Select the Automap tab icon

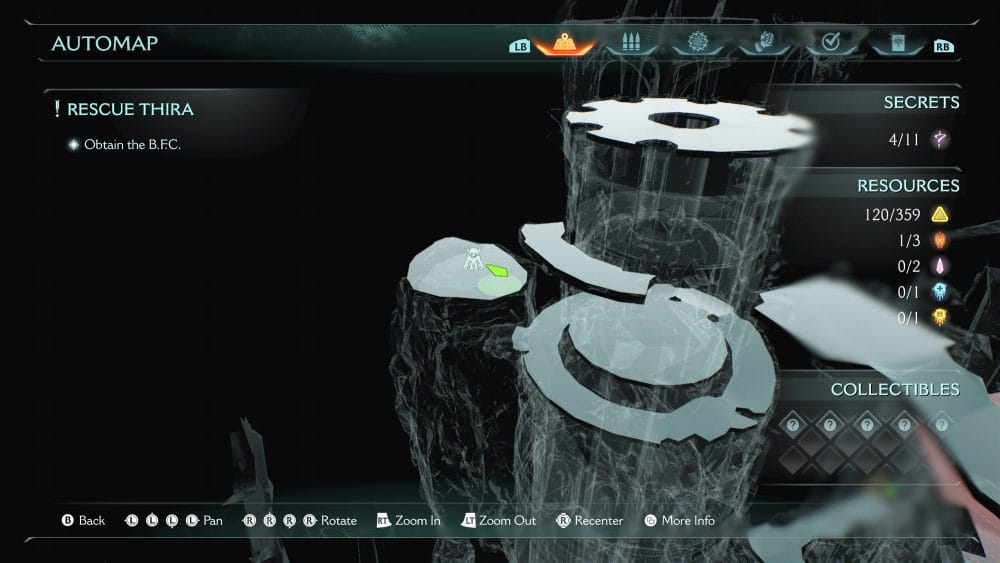(x=565, y=44)
